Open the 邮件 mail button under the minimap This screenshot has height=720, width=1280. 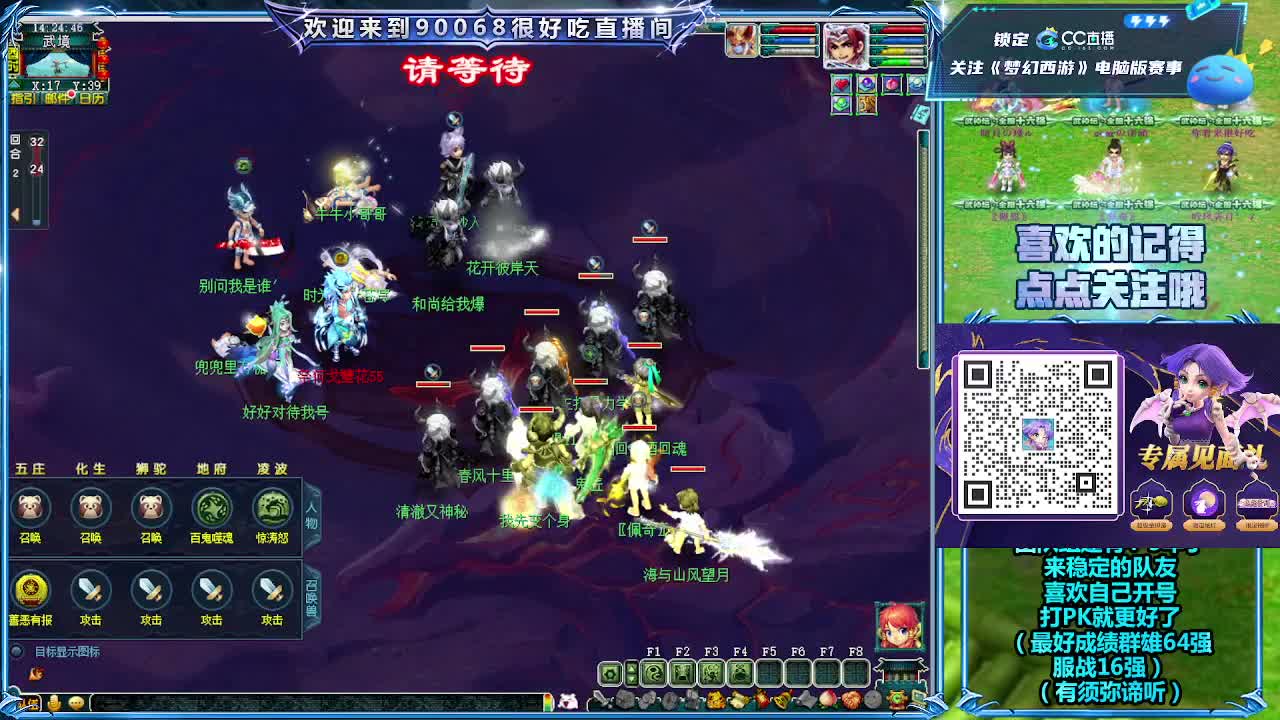[56, 97]
